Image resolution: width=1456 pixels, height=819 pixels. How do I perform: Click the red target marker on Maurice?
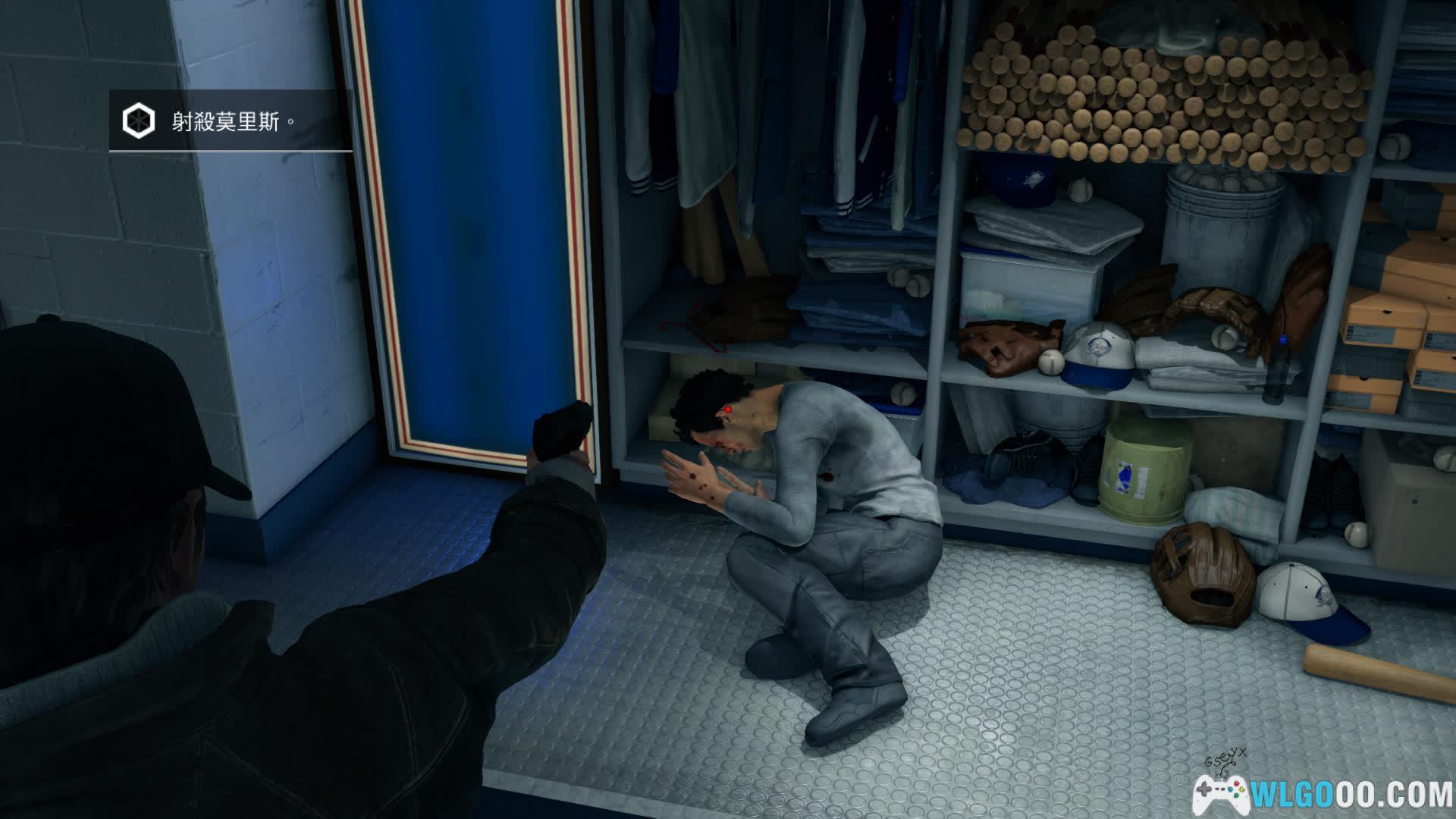727,409
